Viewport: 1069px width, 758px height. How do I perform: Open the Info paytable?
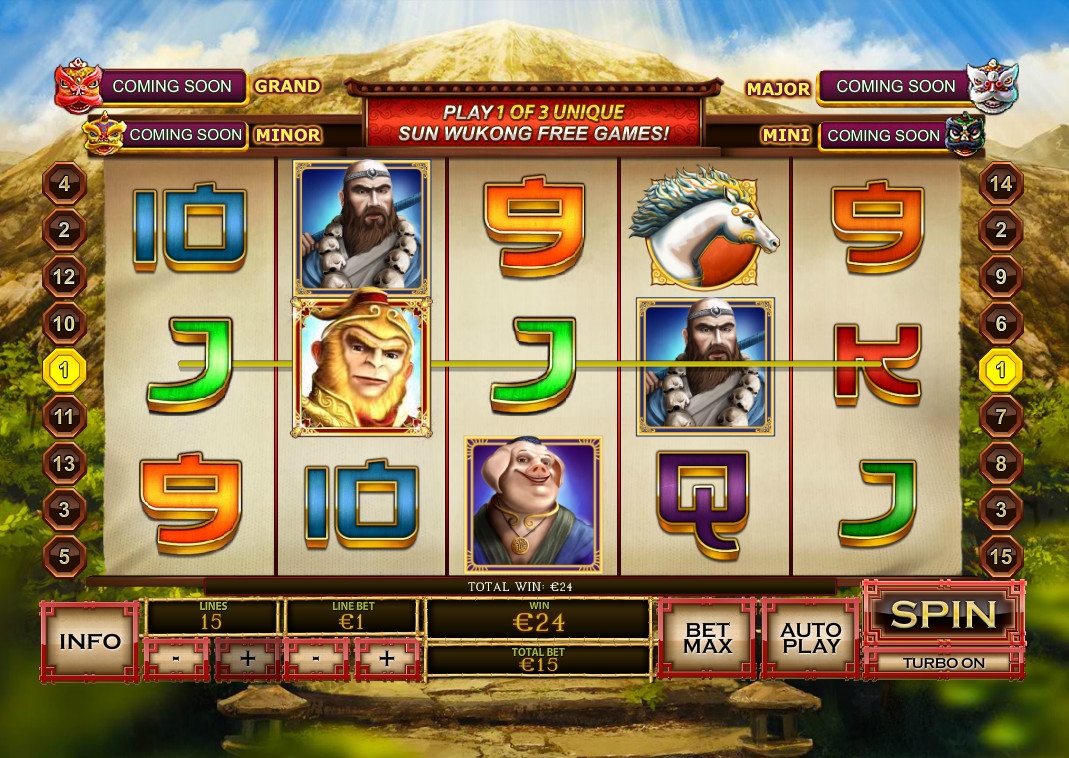pos(90,641)
